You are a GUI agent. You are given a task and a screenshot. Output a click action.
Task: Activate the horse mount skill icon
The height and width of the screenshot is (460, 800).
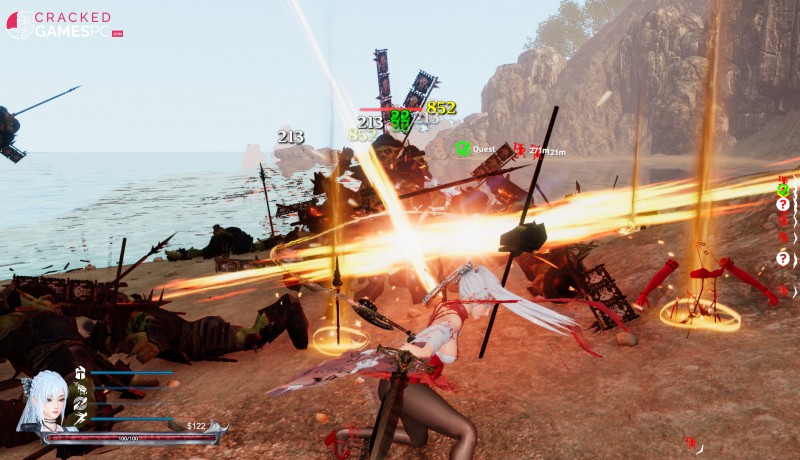(x=80, y=388)
